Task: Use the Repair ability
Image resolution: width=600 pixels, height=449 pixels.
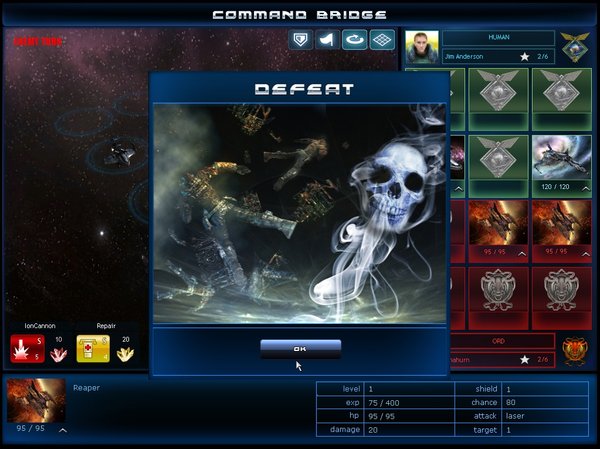Action: click(x=92, y=349)
